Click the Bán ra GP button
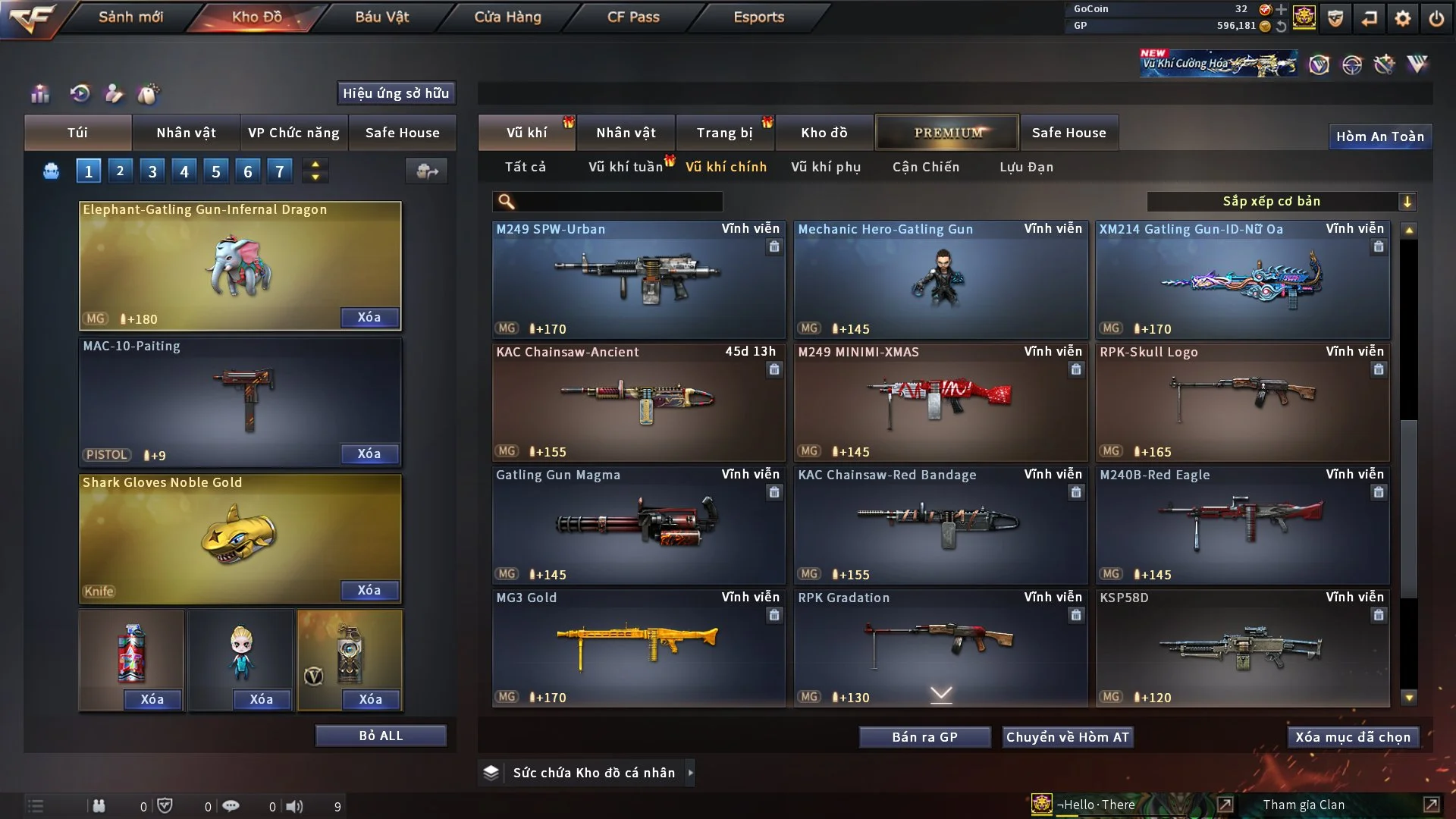Viewport: 1456px width, 819px height. click(x=924, y=737)
